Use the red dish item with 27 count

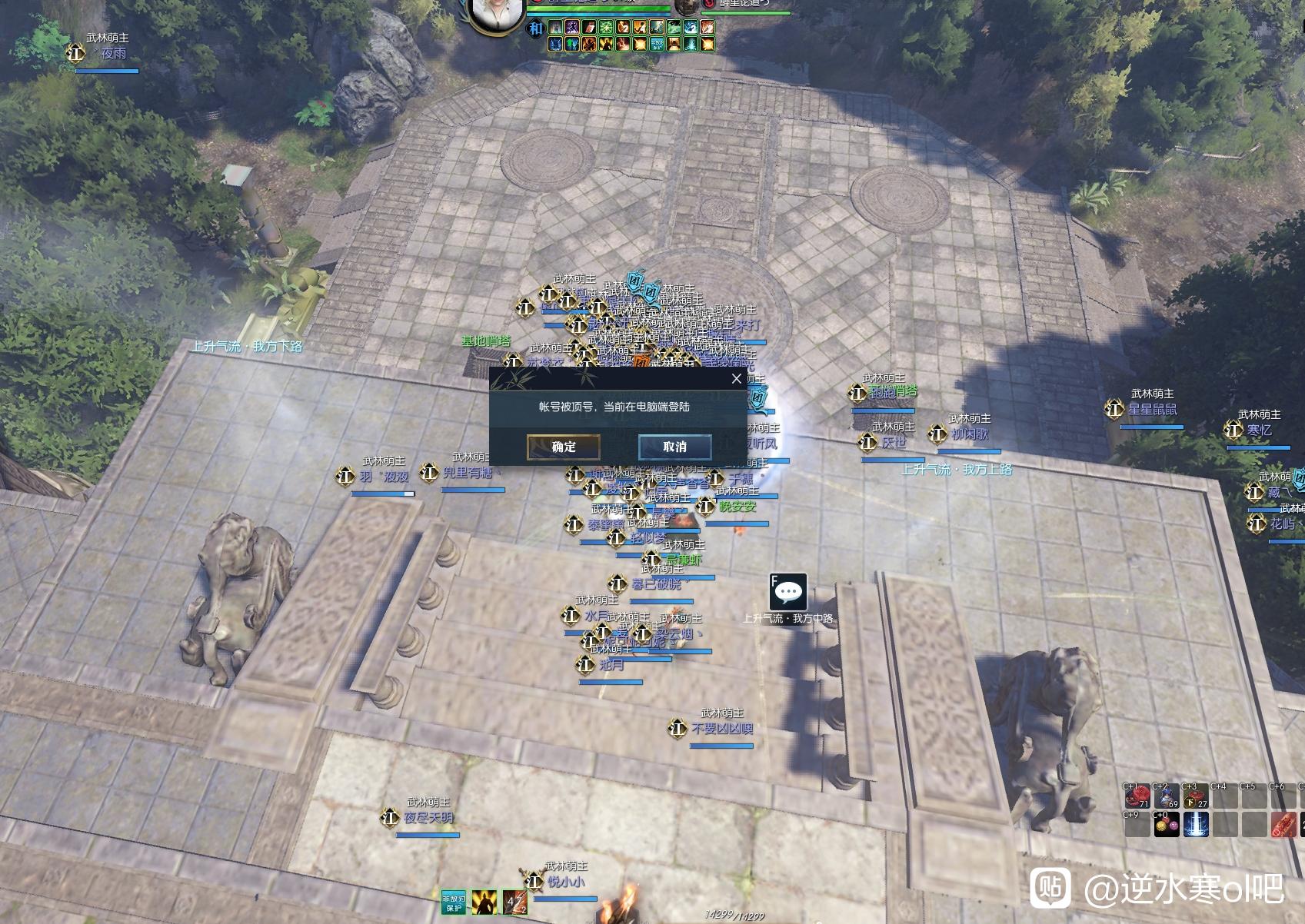[1195, 797]
